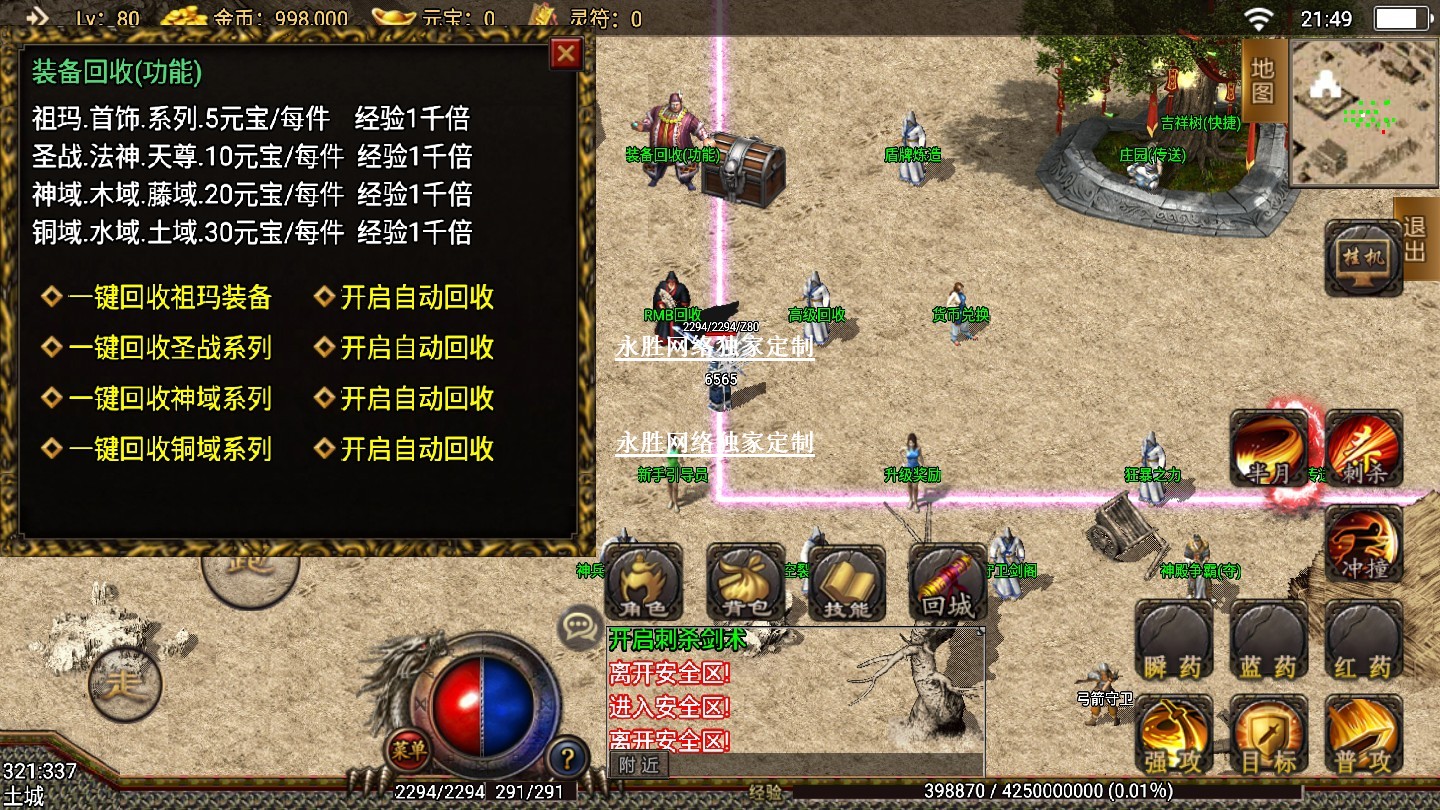The height and width of the screenshot is (810, 1440).
Task: Click 一键回收神域系列 option
Action: (x=169, y=398)
